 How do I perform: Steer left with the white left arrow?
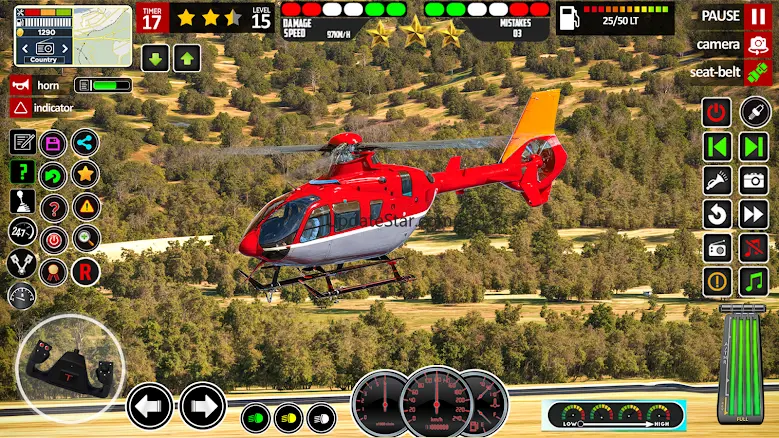pyautogui.click(x=150, y=406)
